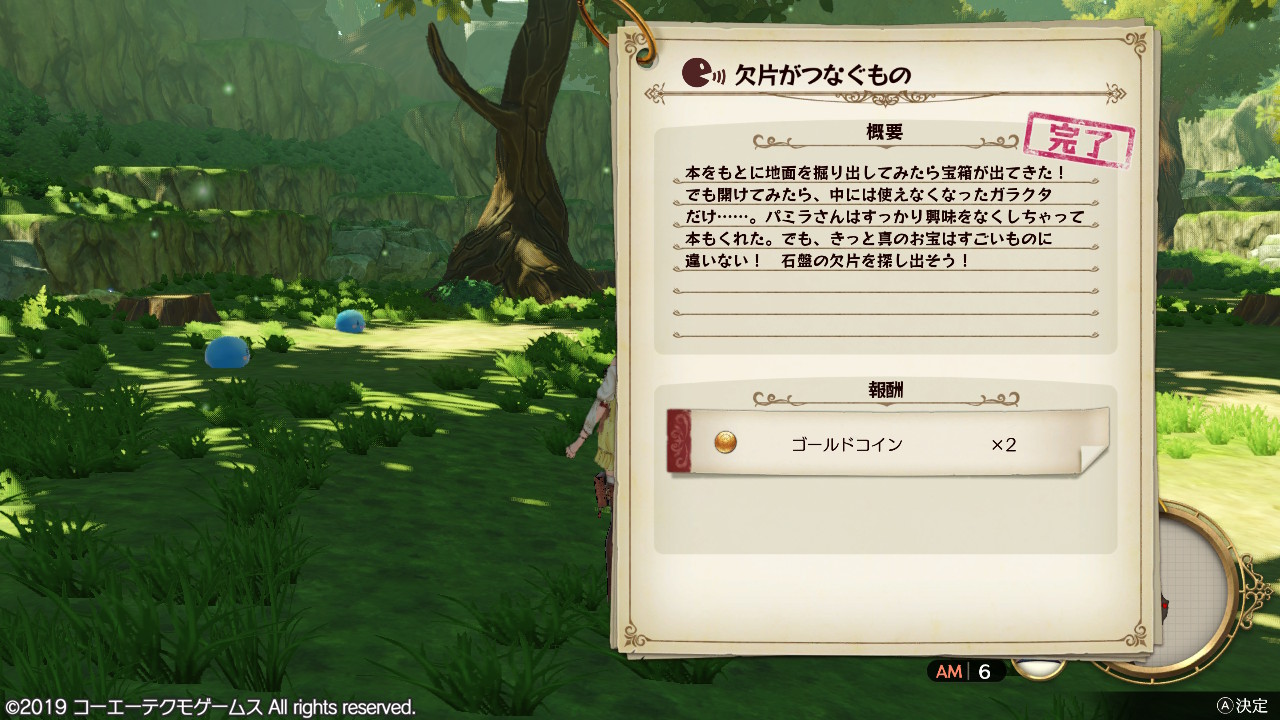1280x720 pixels.
Task: Select the ゴールドコイン reward row
Action: click(886, 443)
